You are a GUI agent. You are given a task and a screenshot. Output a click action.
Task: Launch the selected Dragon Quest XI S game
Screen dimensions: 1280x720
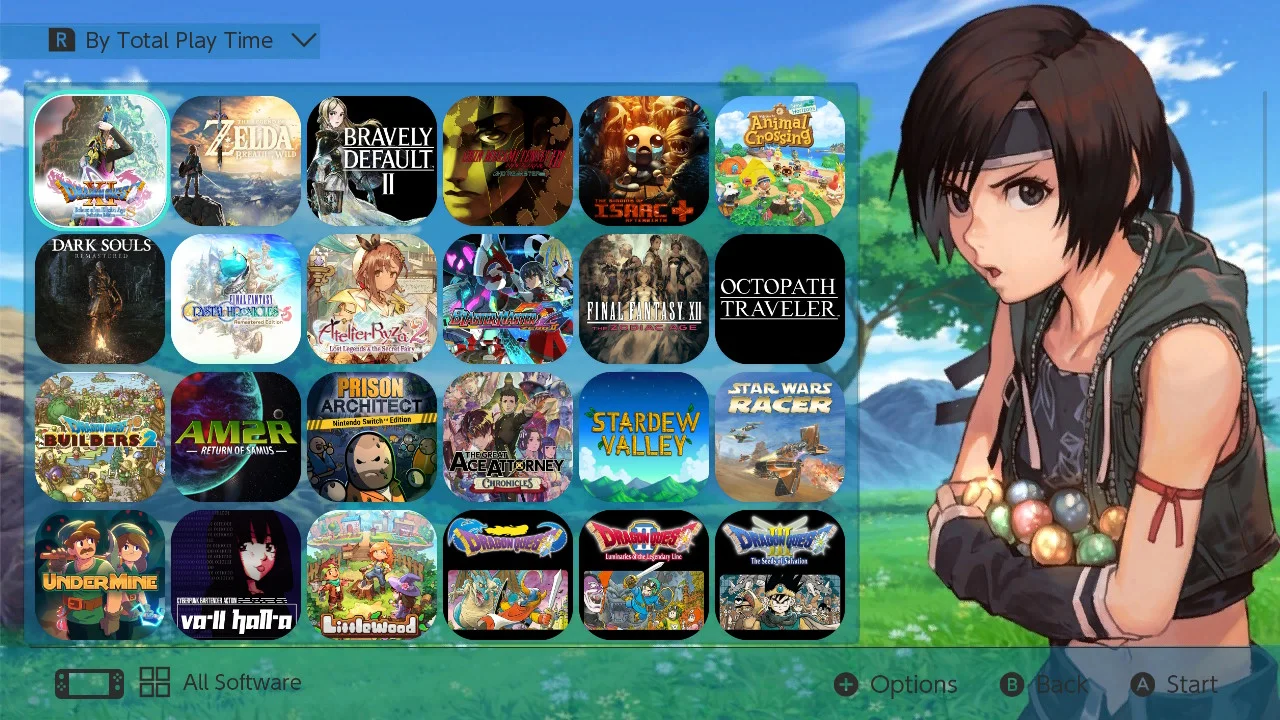pyautogui.click(x=99, y=160)
